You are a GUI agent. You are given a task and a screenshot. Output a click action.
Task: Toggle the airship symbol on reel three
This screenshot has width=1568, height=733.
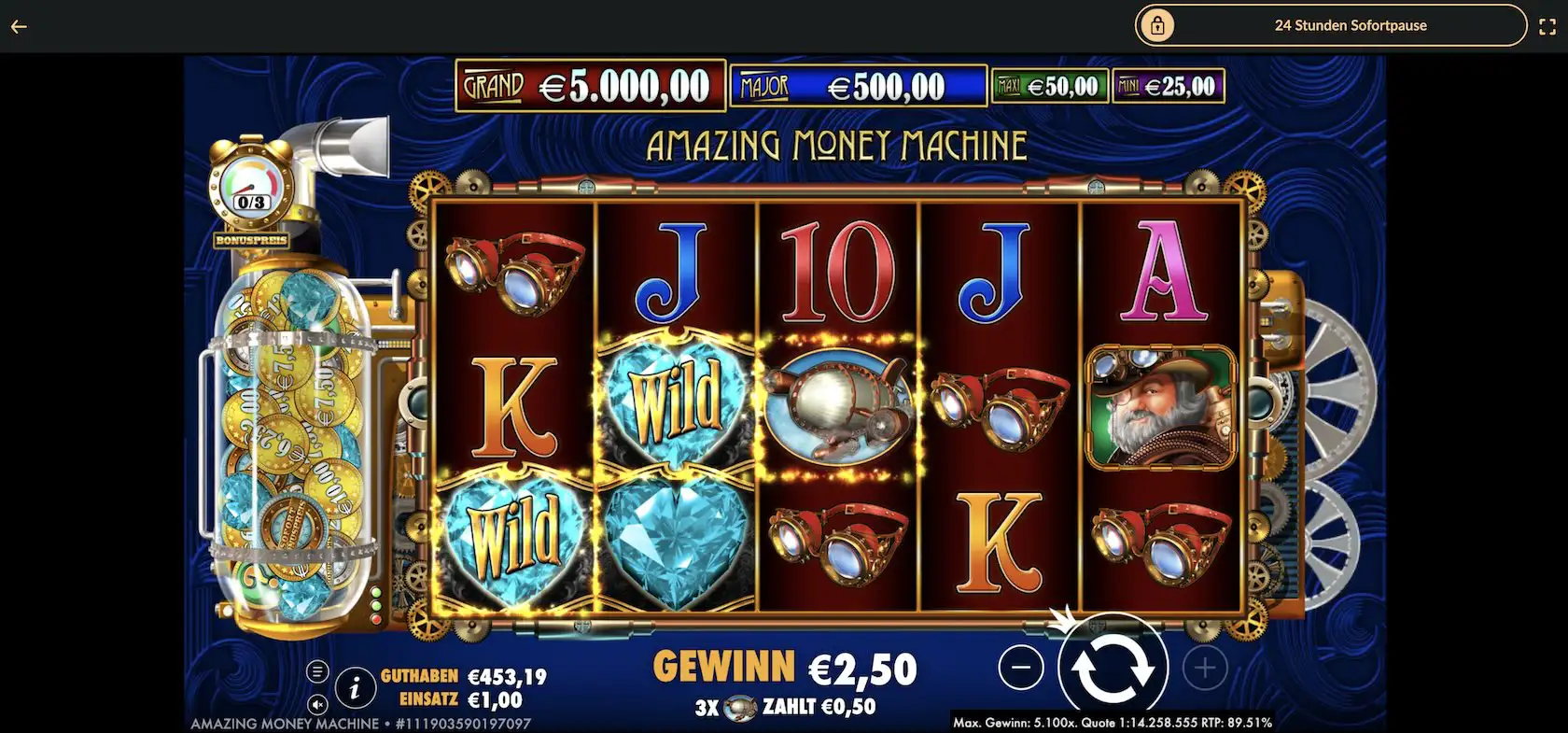pyautogui.click(x=838, y=404)
